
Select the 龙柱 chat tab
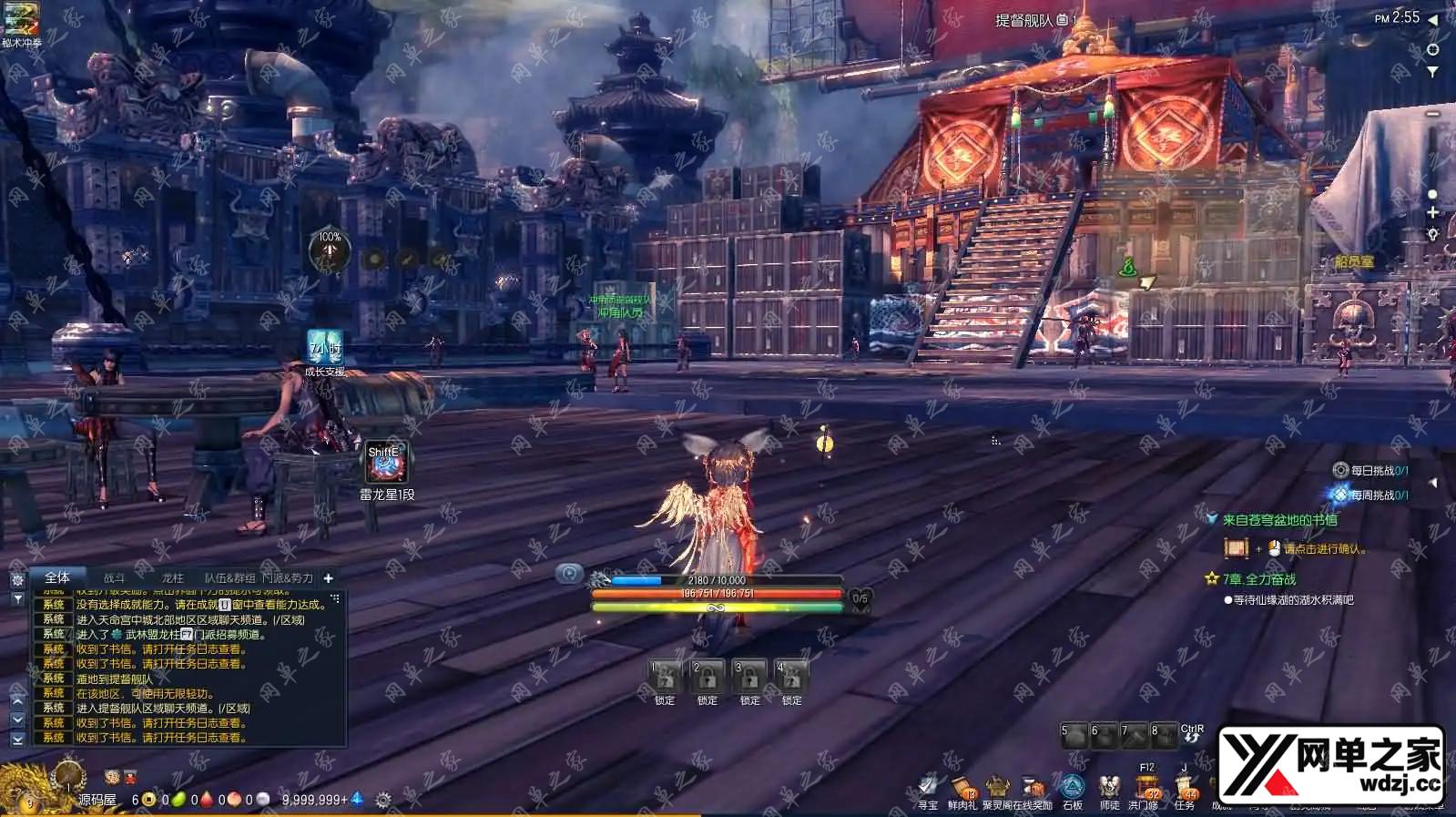pyautogui.click(x=172, y=578)
